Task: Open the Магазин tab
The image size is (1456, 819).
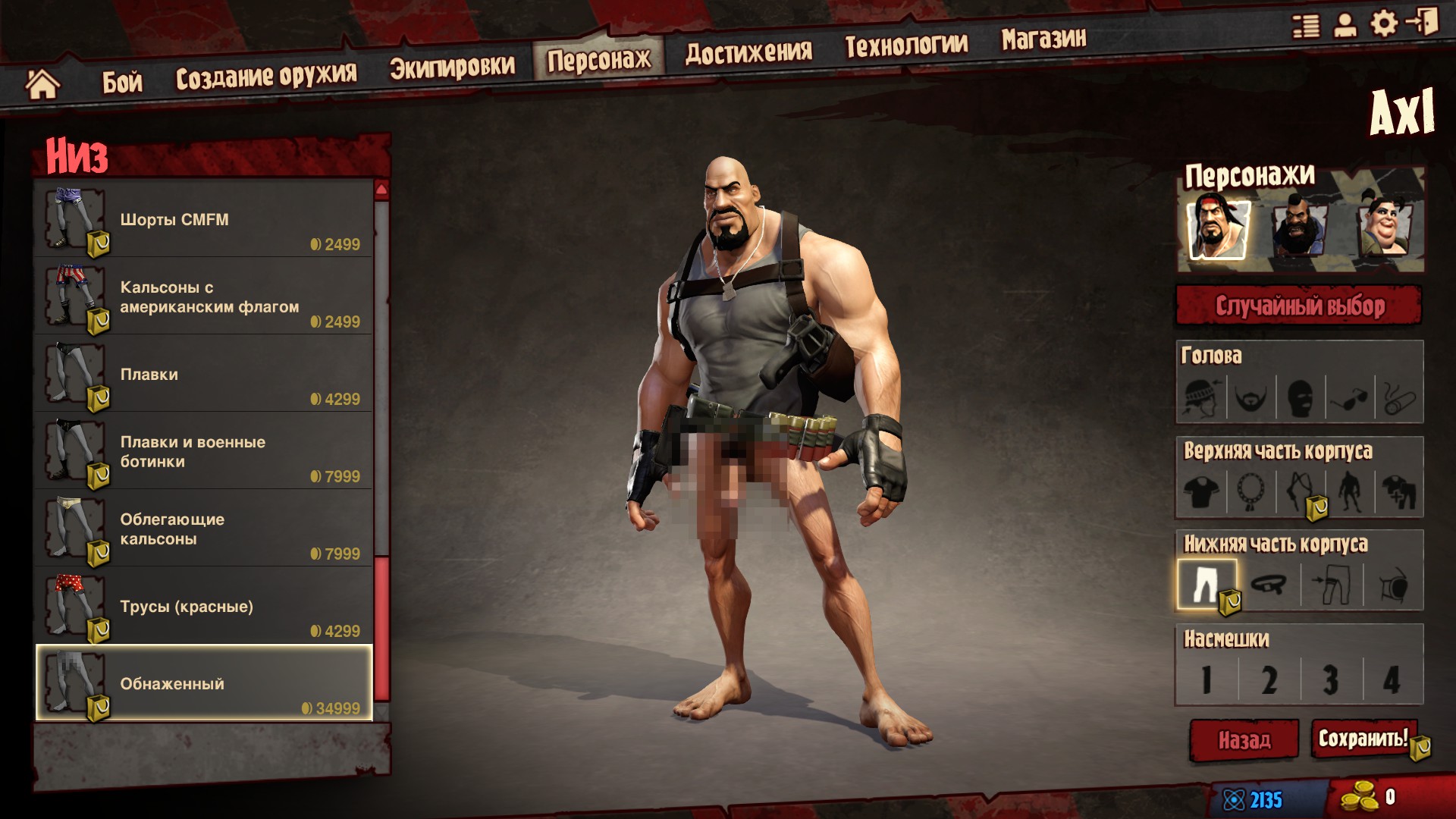Action: pos(1043,39)
